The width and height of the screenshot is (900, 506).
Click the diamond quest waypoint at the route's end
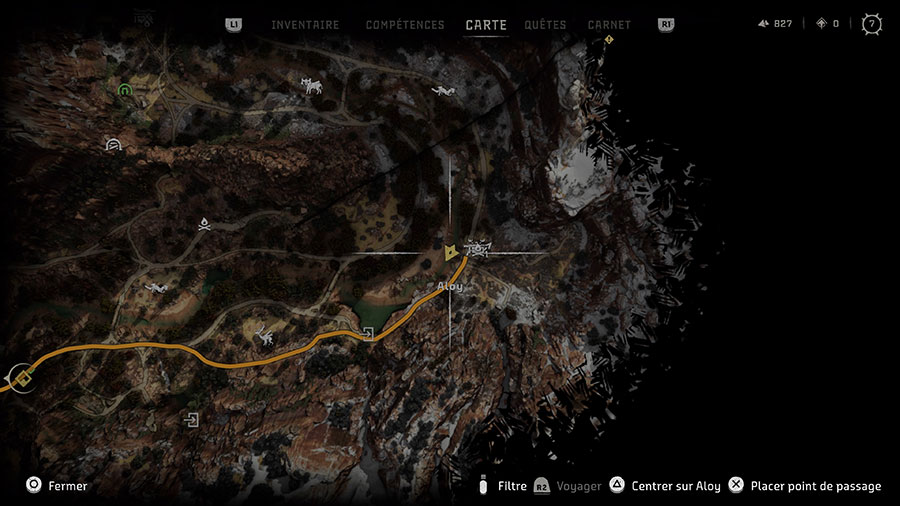click(22, 378)
